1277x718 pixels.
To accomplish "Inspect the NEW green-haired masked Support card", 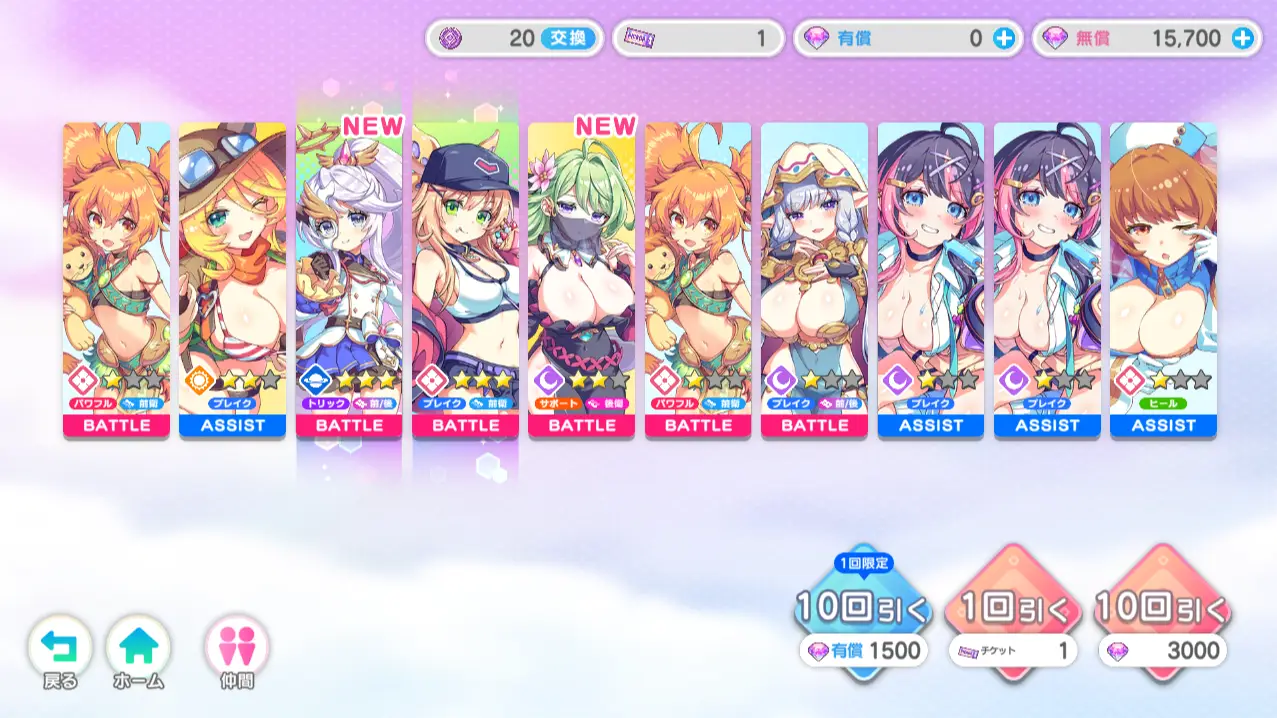I will tap(581, 280).
